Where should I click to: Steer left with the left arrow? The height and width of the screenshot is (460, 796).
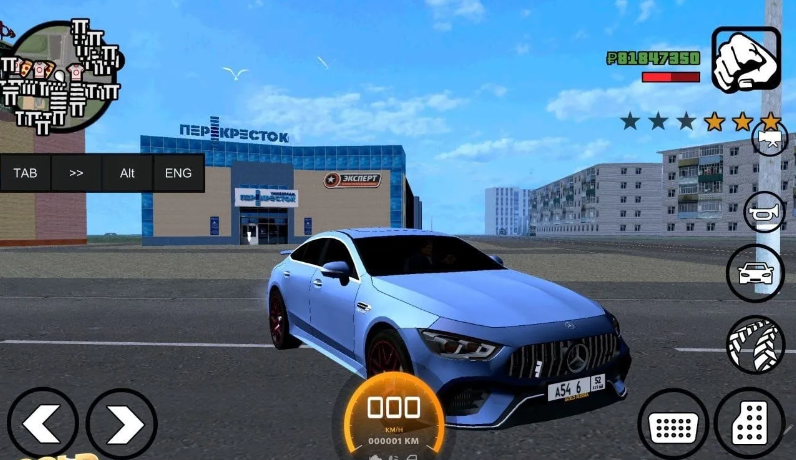pyautogui.click(x=42, y=424)
